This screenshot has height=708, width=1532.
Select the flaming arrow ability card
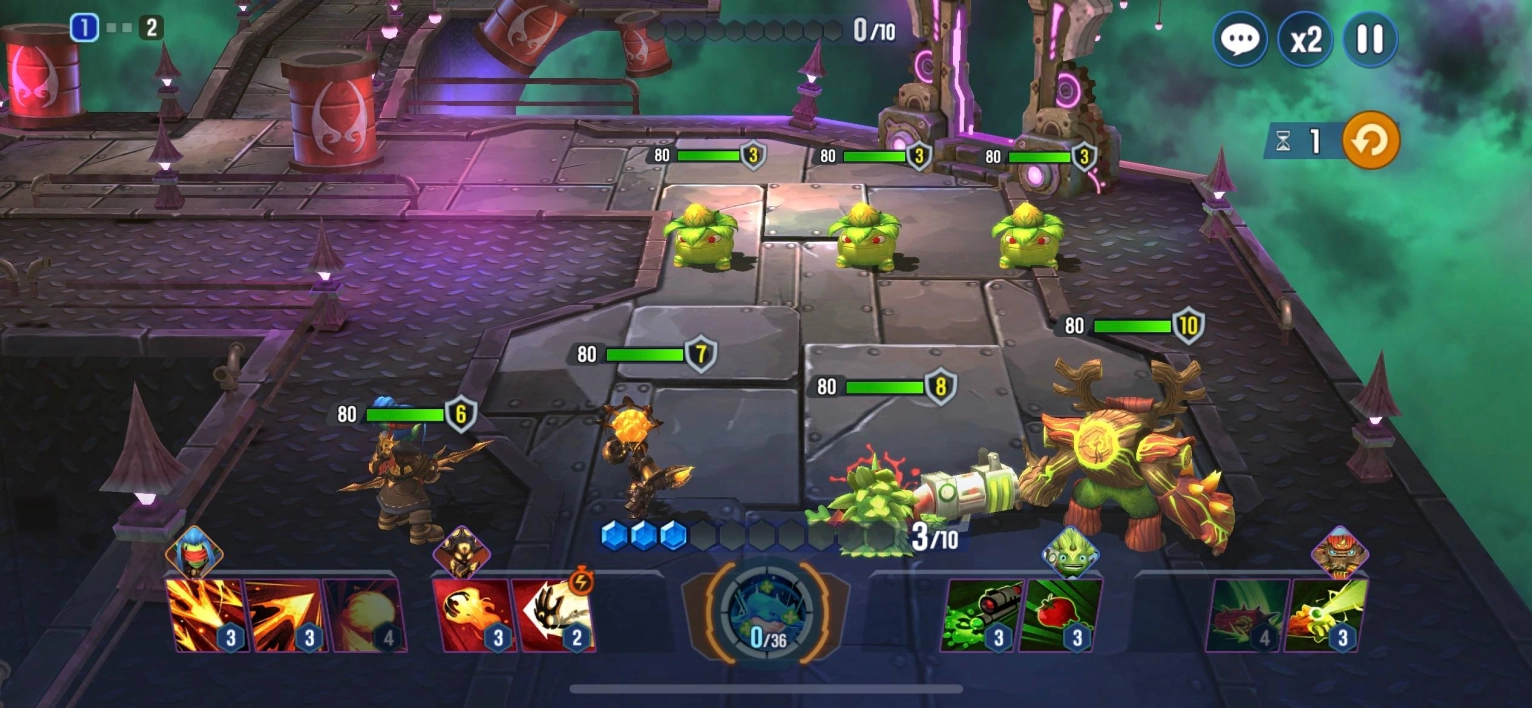[284, 615]
